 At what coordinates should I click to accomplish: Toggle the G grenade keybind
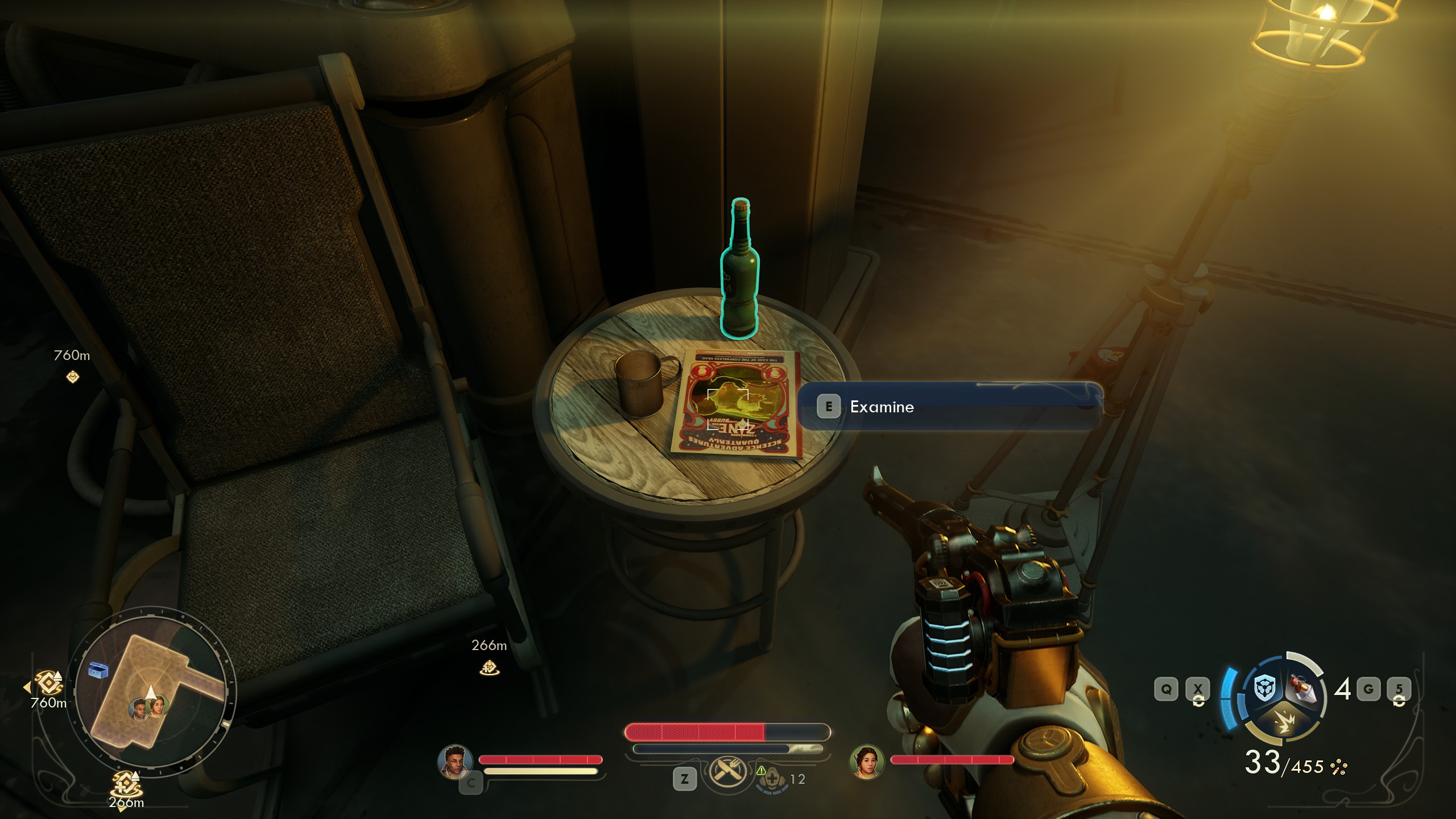(1370, 689)
